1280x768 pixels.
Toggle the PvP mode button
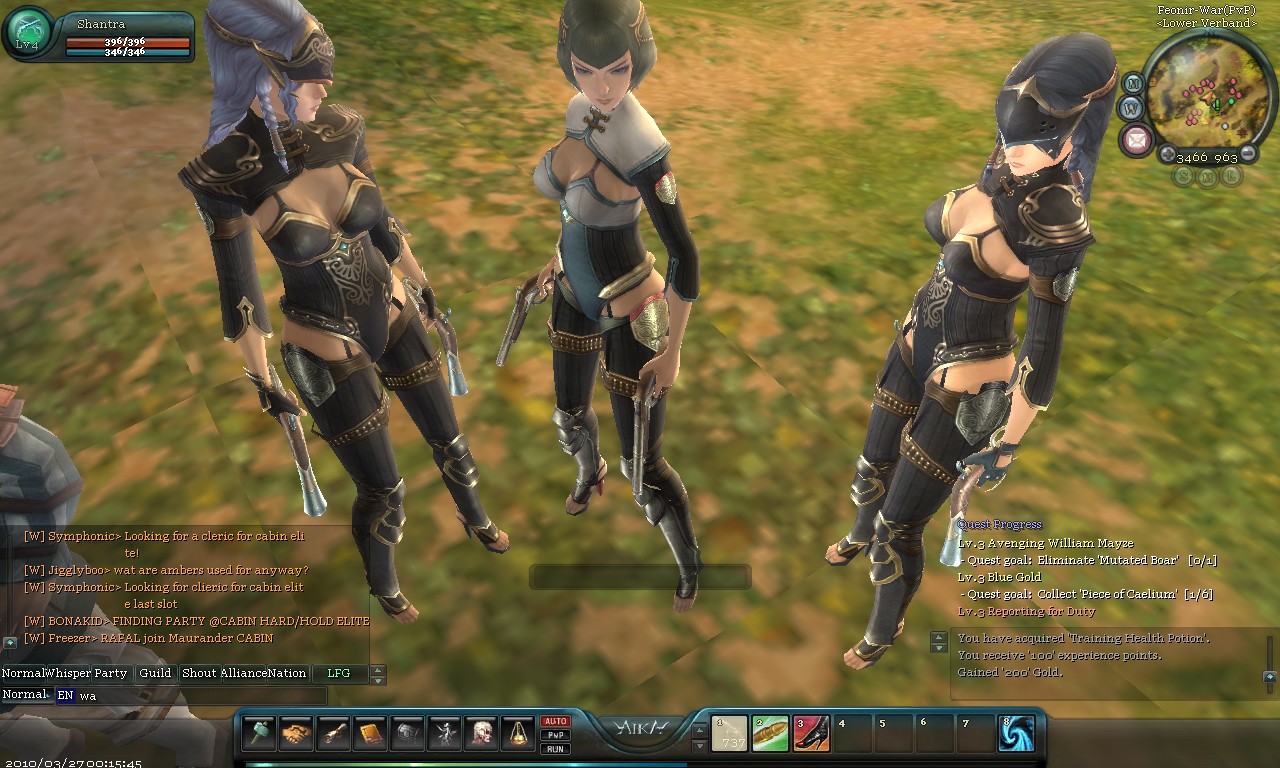pos(555,735)
